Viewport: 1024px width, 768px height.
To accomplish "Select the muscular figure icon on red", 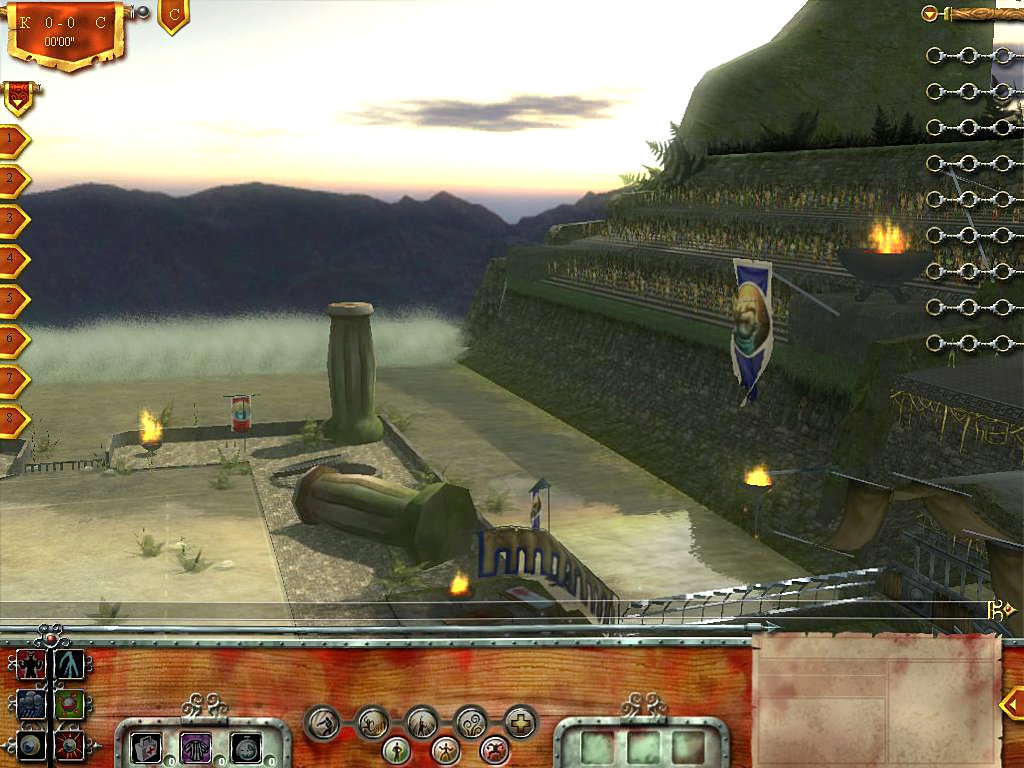I will (31, 664).
